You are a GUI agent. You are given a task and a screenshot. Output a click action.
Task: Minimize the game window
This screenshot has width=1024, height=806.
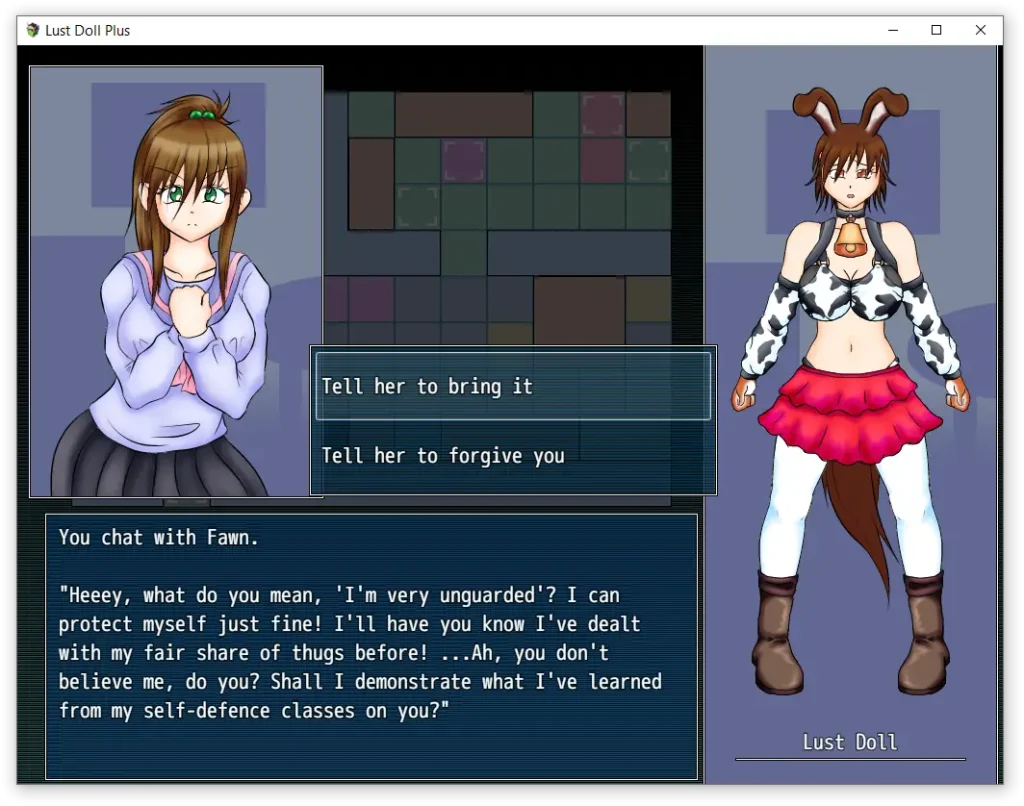pyautogui.click(x=892, y=30)
